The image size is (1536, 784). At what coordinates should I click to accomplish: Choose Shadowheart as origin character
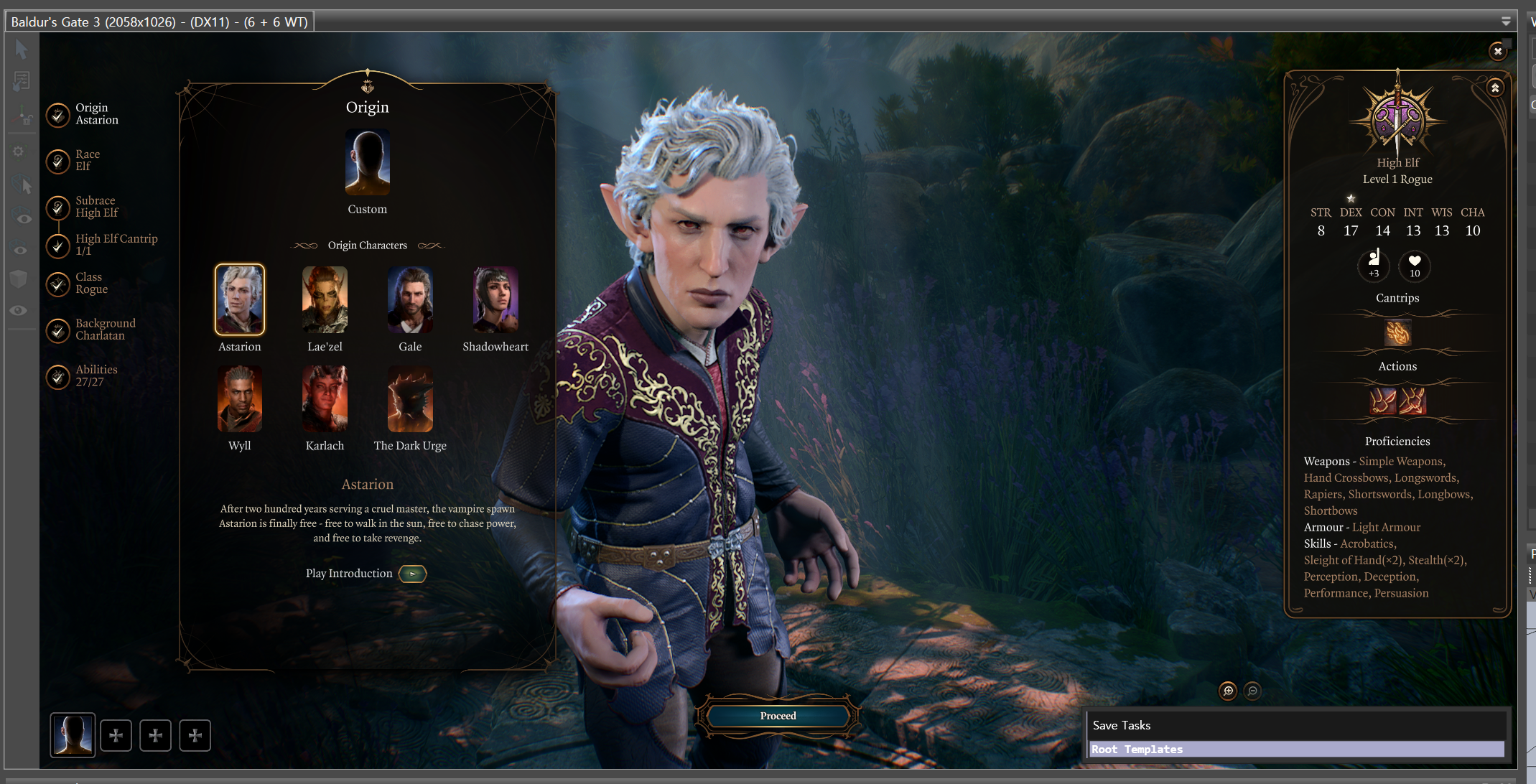pyautogui.click(x=495, y=299)
